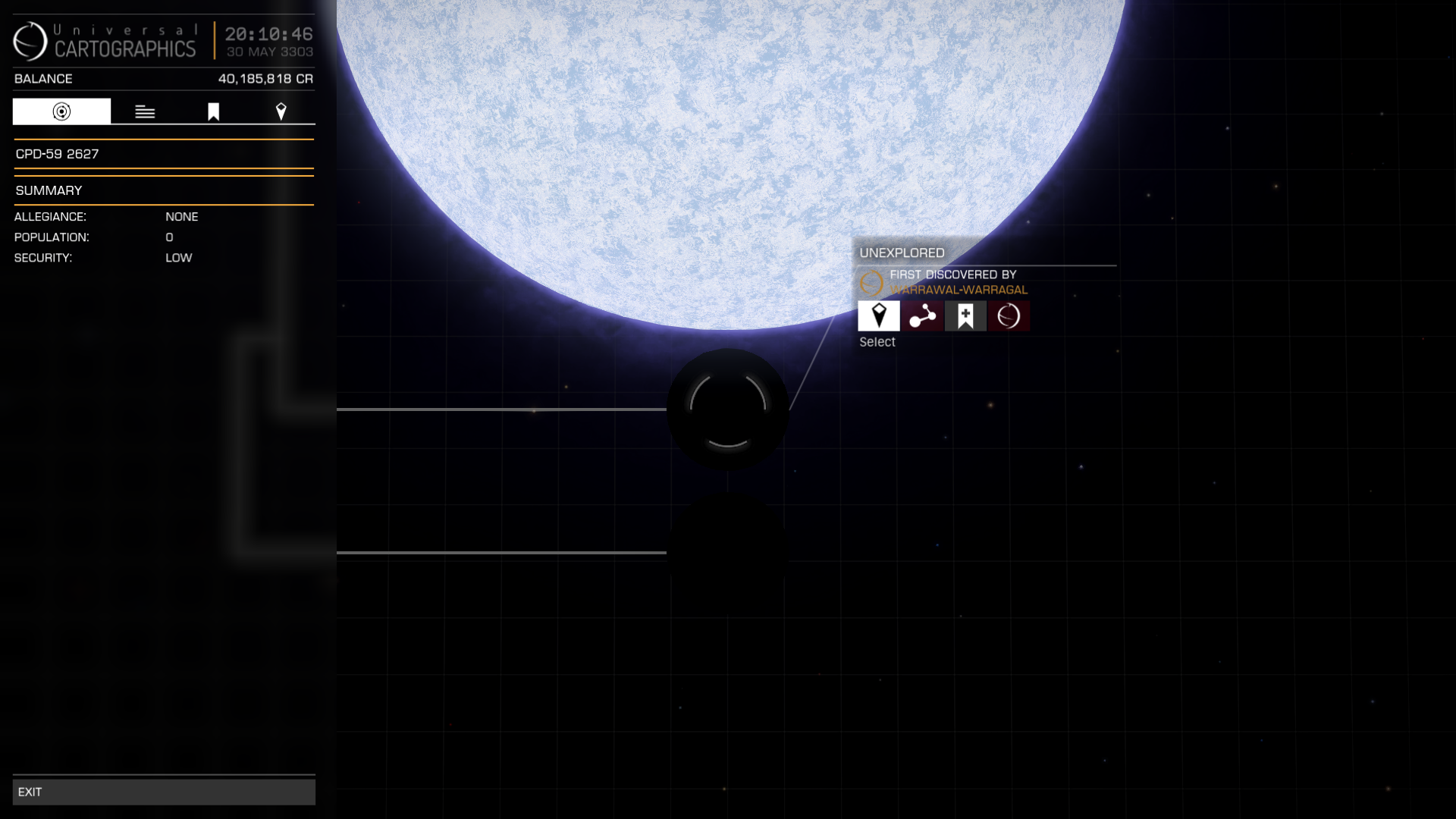Screen dimensions: 1456x819
Task: Add a bookmark with the plus icon
Action: 965,315
